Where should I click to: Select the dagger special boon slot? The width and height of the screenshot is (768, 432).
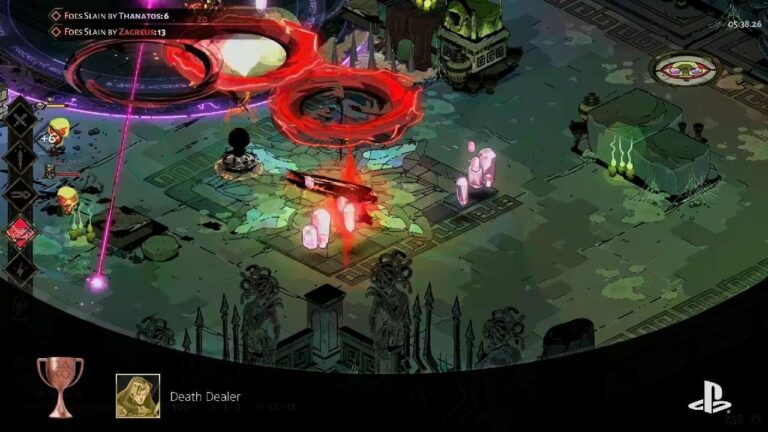21,155
